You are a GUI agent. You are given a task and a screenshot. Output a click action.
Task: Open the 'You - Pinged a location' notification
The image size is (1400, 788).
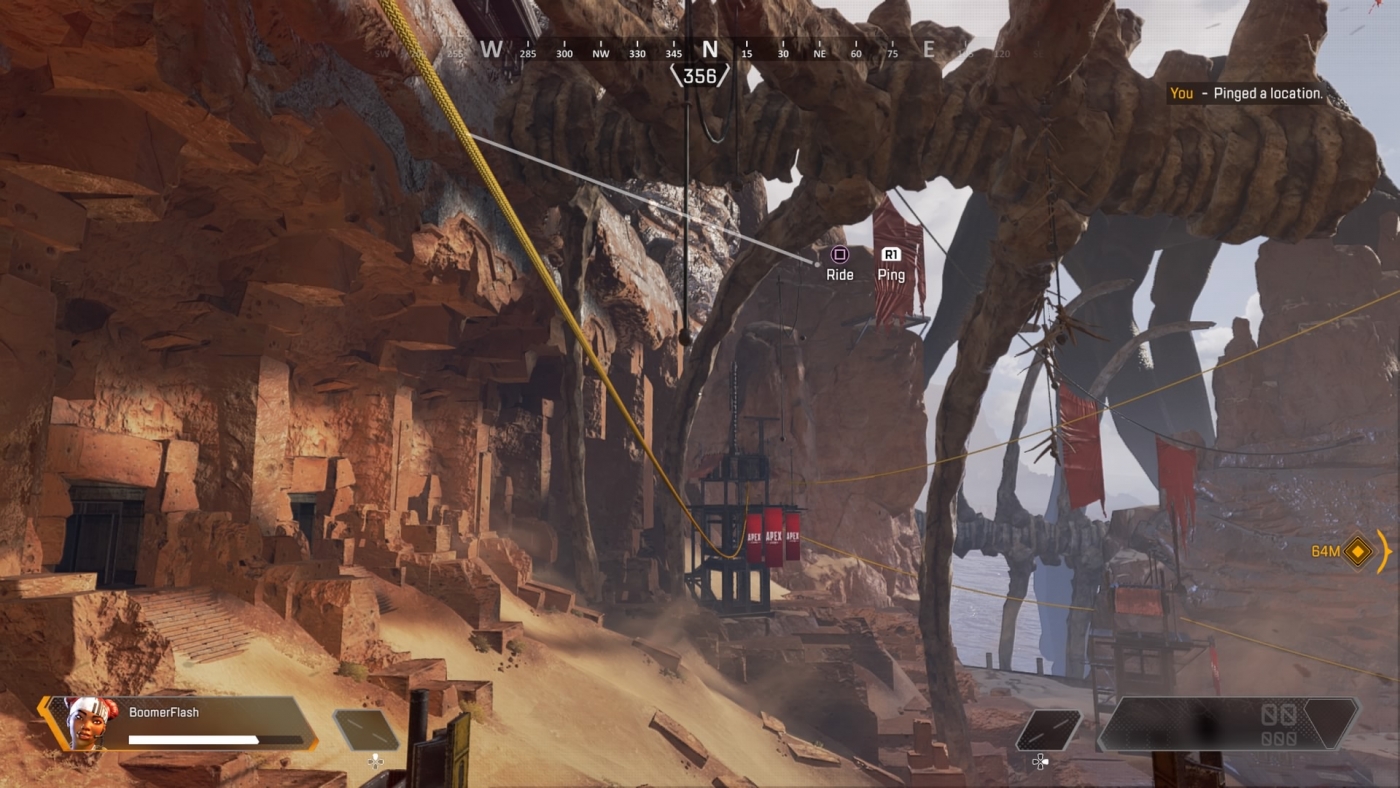click(x=1246, y=93)
